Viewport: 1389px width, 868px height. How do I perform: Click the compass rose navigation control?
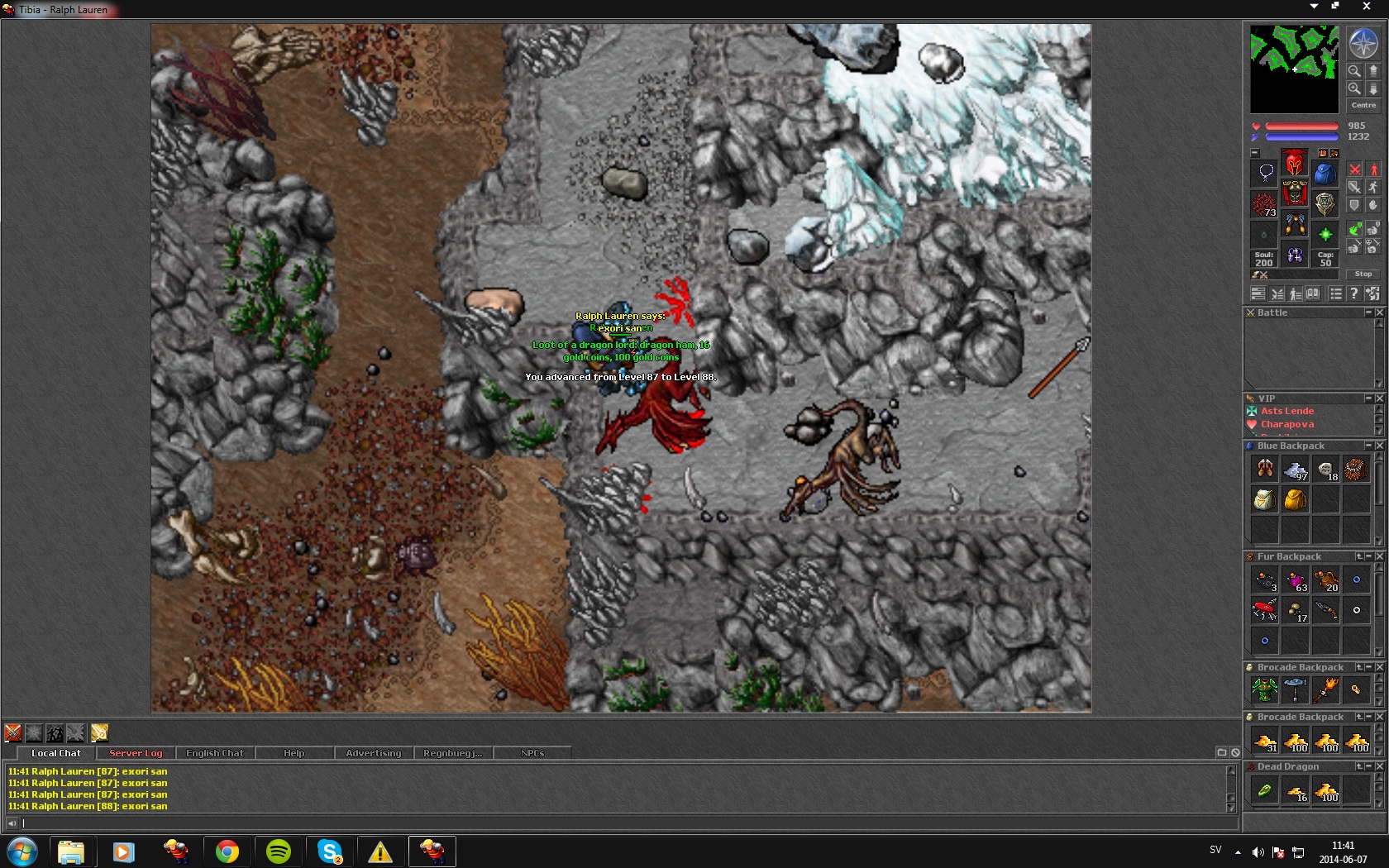(x=1363, y=44)
